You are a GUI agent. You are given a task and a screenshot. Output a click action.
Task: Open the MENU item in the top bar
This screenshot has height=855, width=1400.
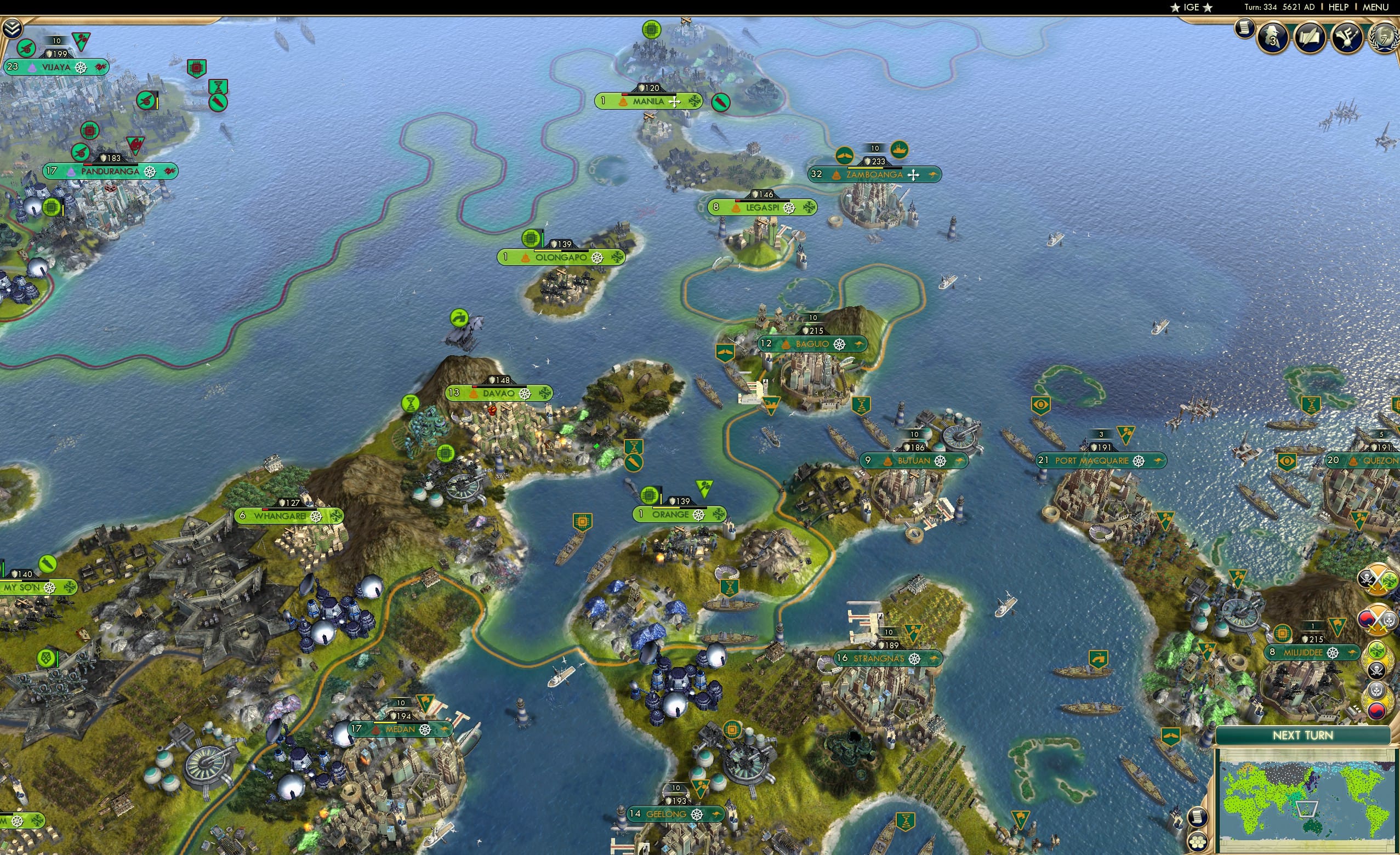(1375, 7)
